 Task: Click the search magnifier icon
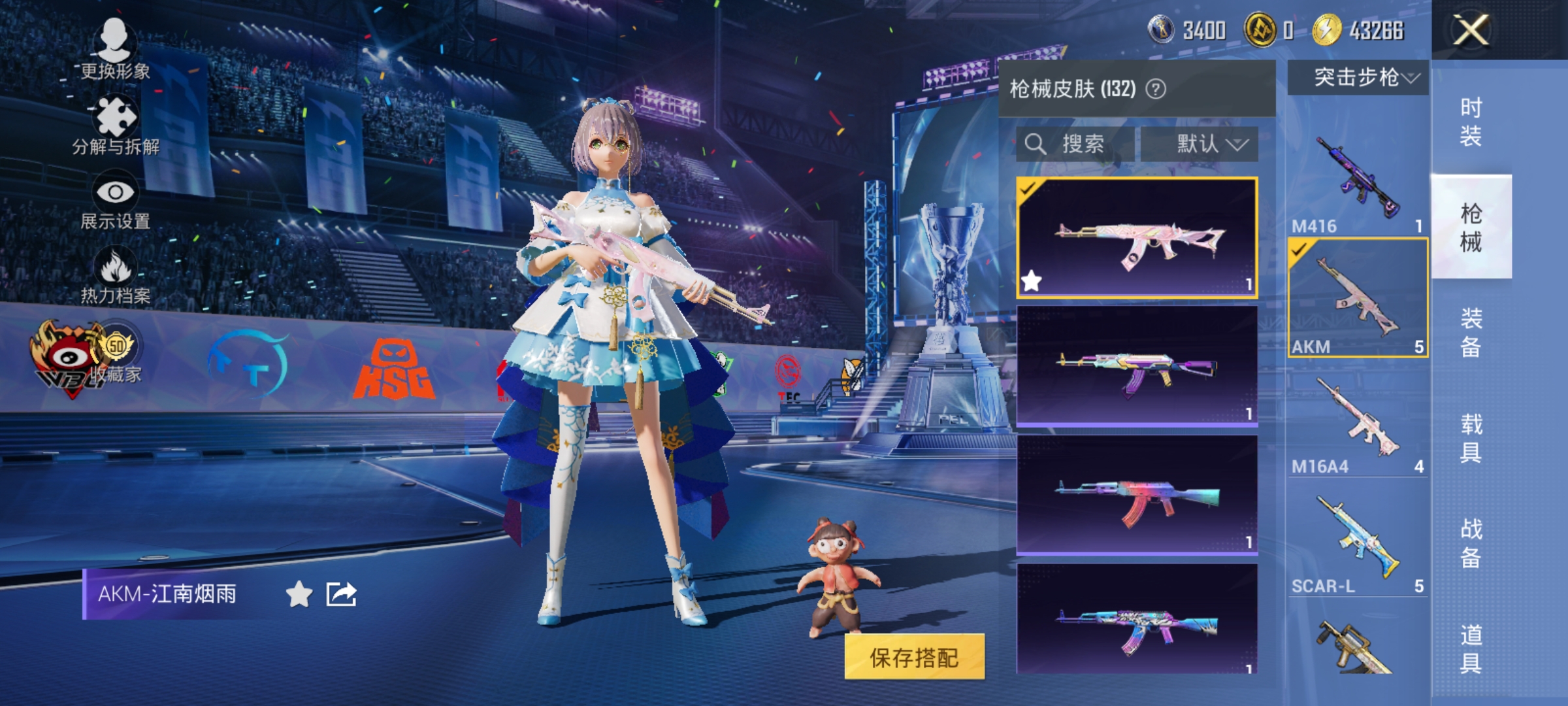1037,143
